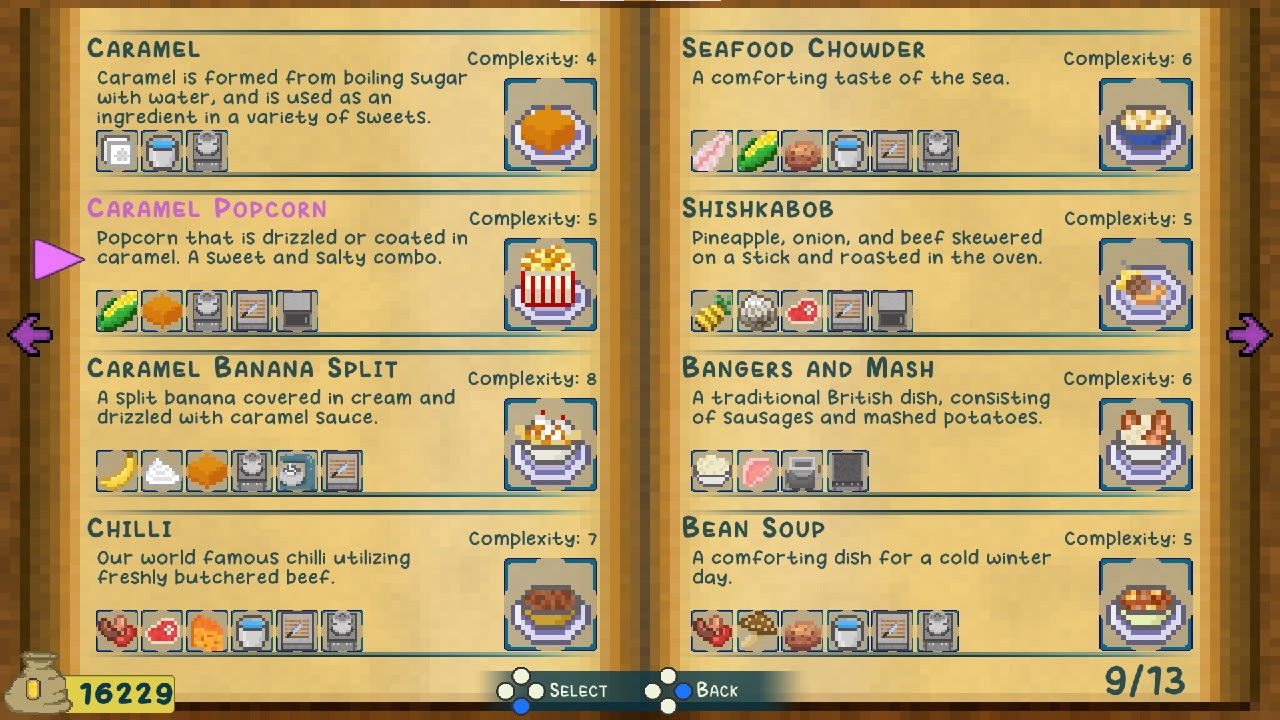Click the pineapple ingredient in Shishkabob recipe
The image size is (1280, 720).
[710, 310]
